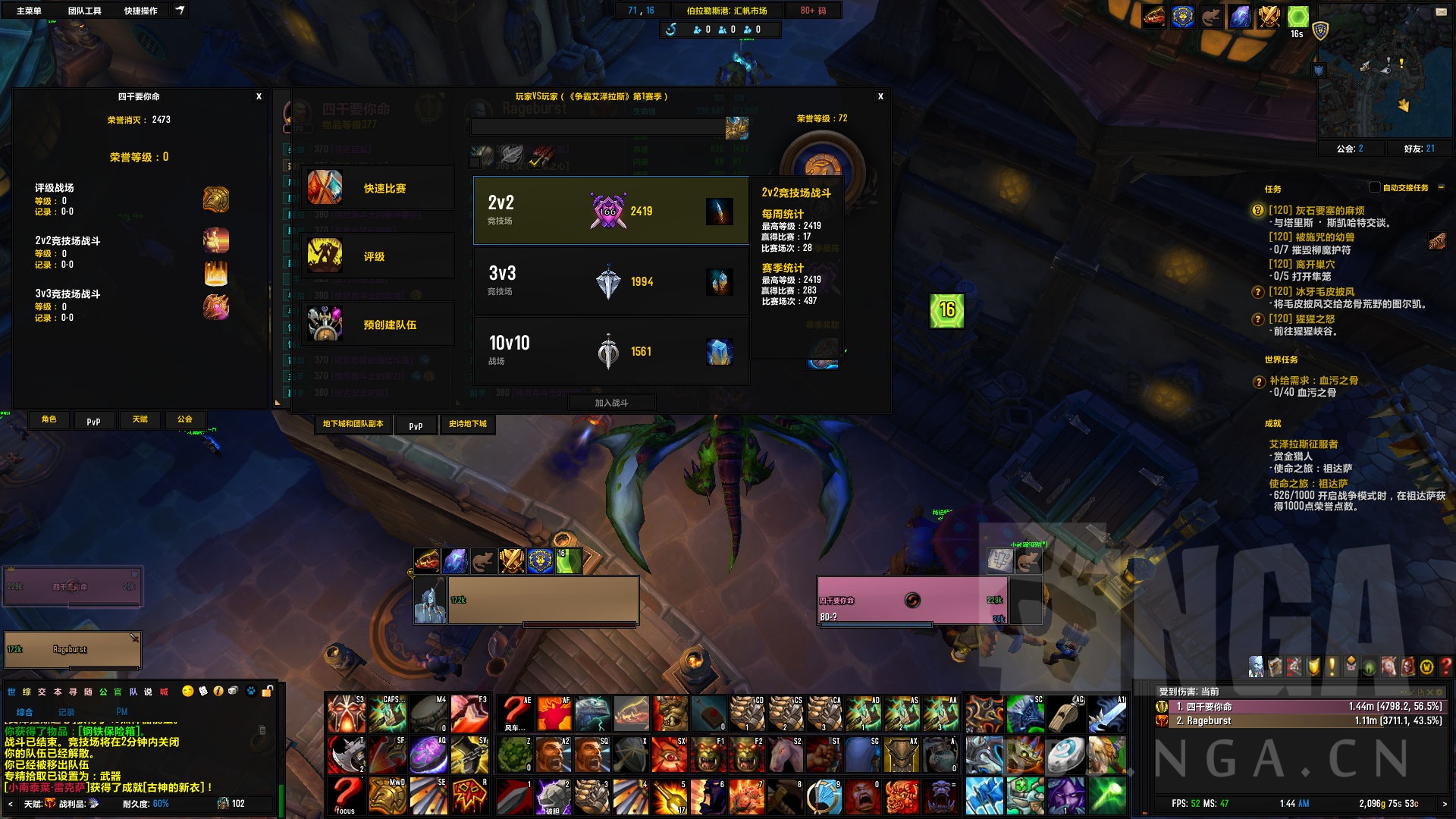Select the 快速比赛 quick match category

tap(377, 188)
